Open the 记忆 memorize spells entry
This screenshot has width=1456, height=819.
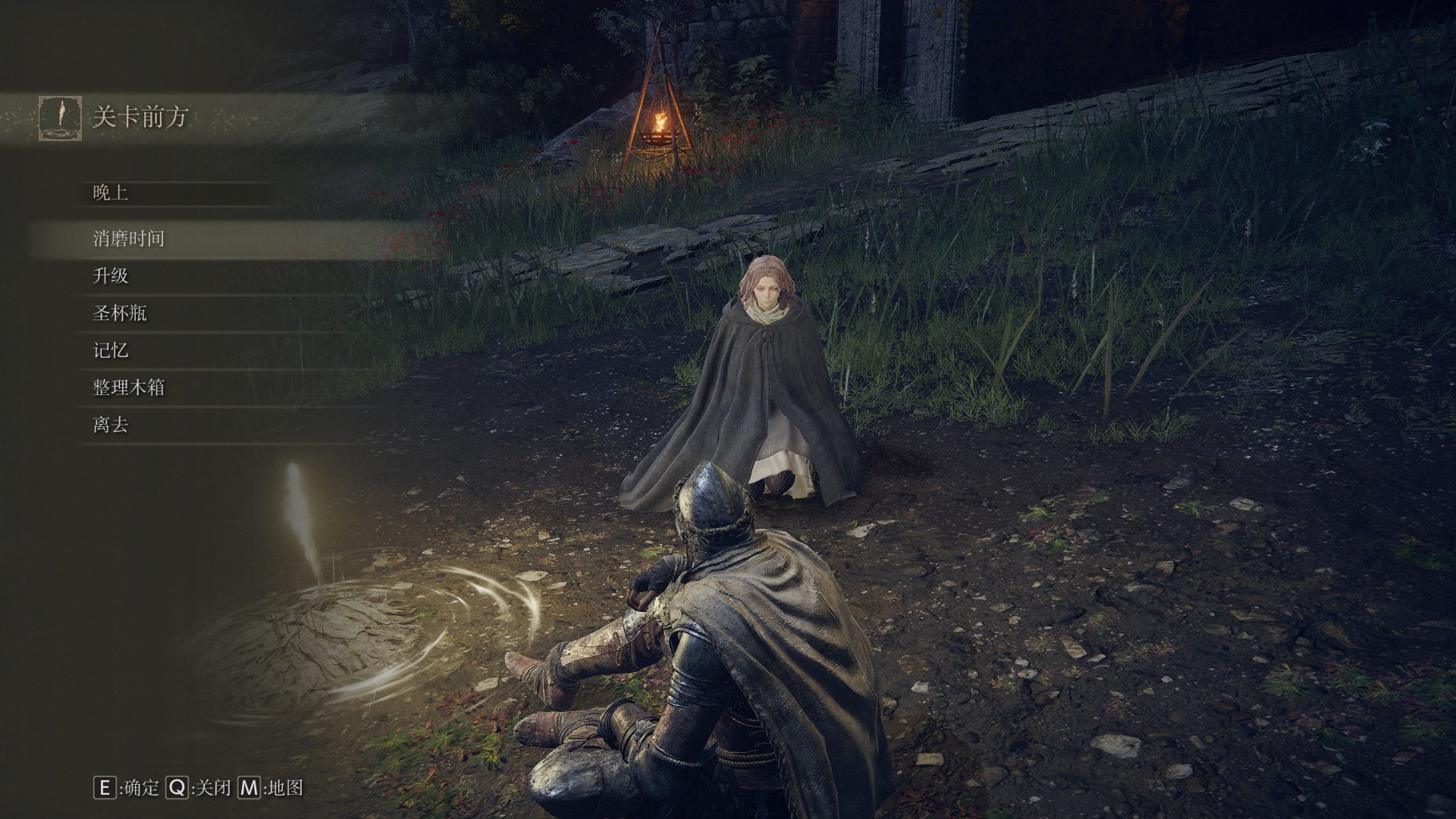point(111,350)
